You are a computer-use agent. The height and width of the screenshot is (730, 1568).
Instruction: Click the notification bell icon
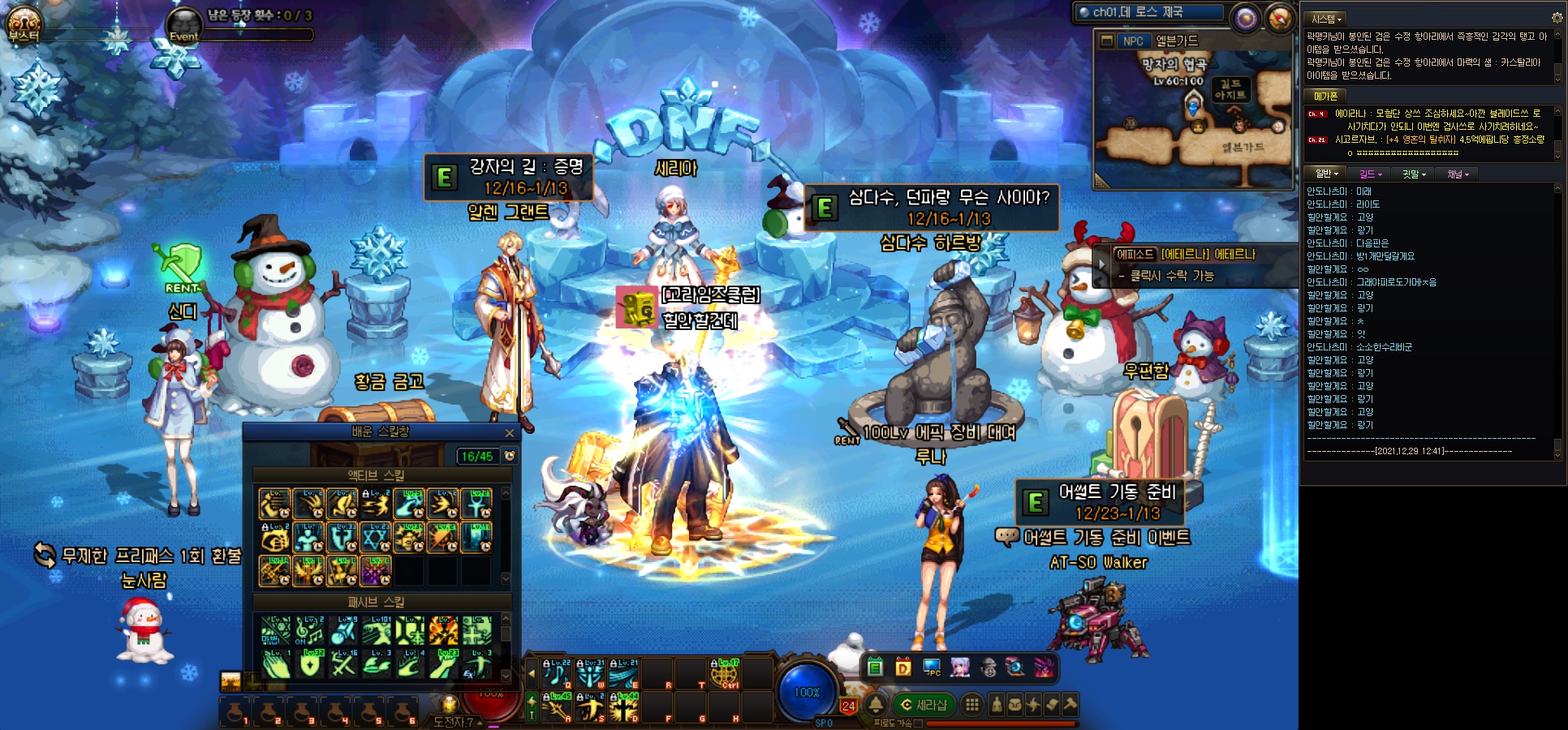(x=877, y=705)
